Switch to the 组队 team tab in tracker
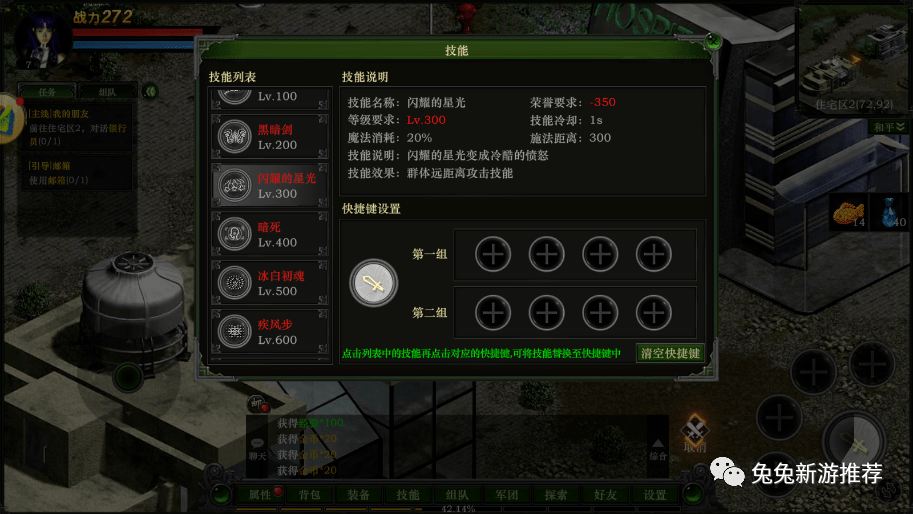This screenshot has width=913, height=514. coord(110,92)
